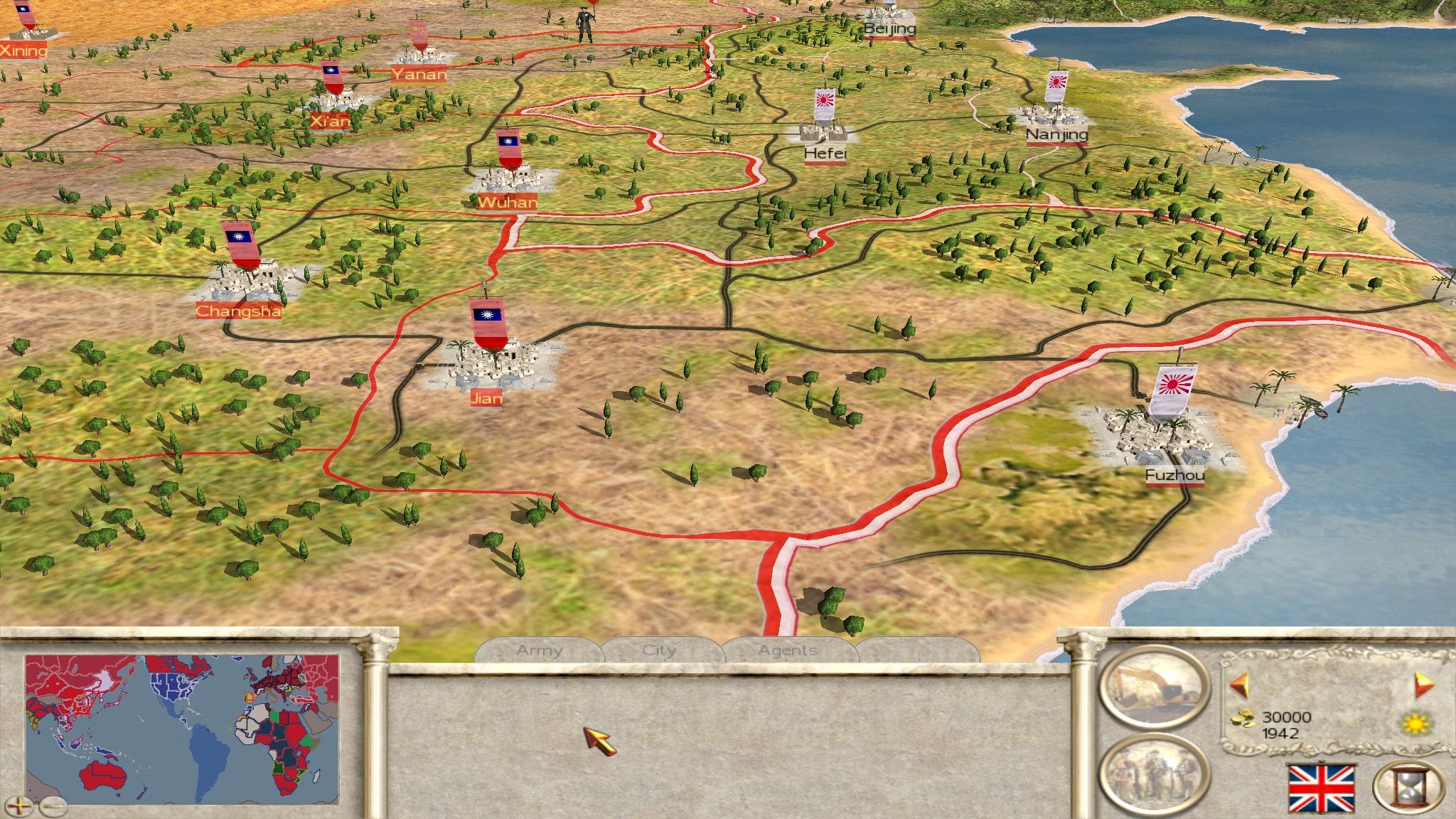1456x819 pixels.
Task: Click the left orange arrow button
Action: pos(1241,685)
